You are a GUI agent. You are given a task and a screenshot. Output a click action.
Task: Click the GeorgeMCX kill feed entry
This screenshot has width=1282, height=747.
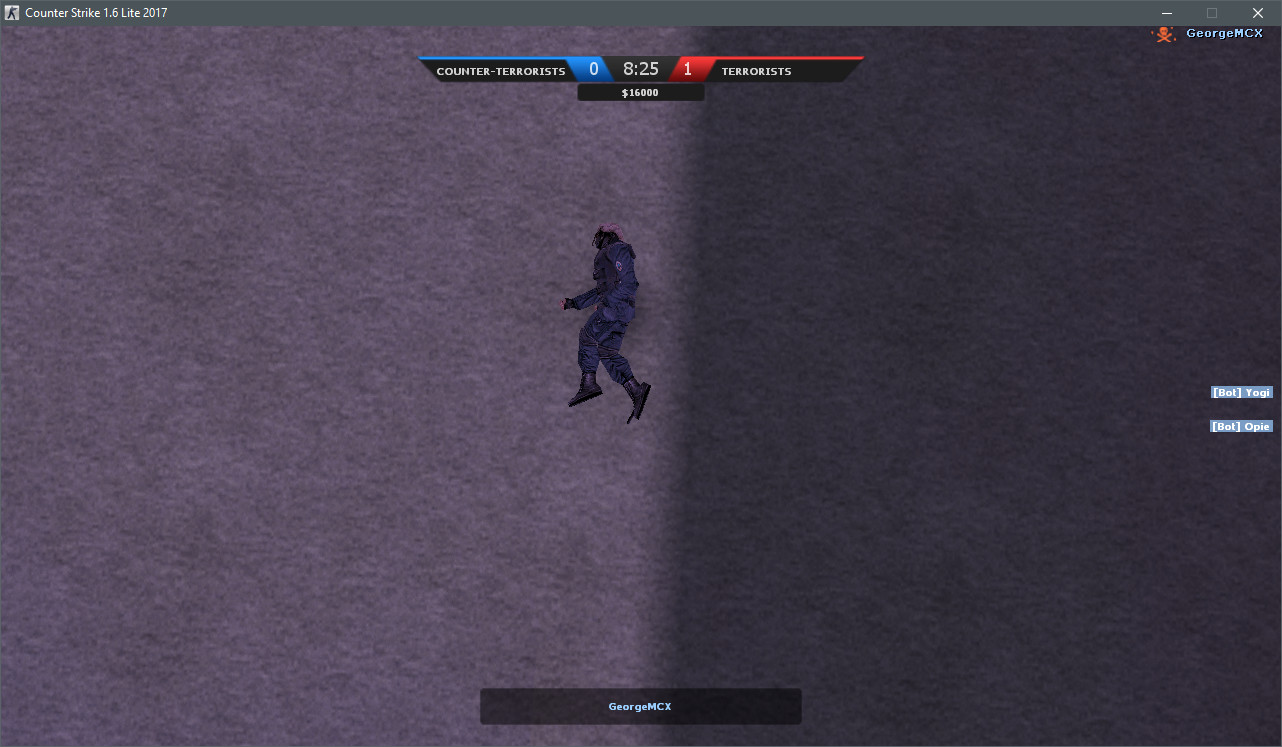1224,33
